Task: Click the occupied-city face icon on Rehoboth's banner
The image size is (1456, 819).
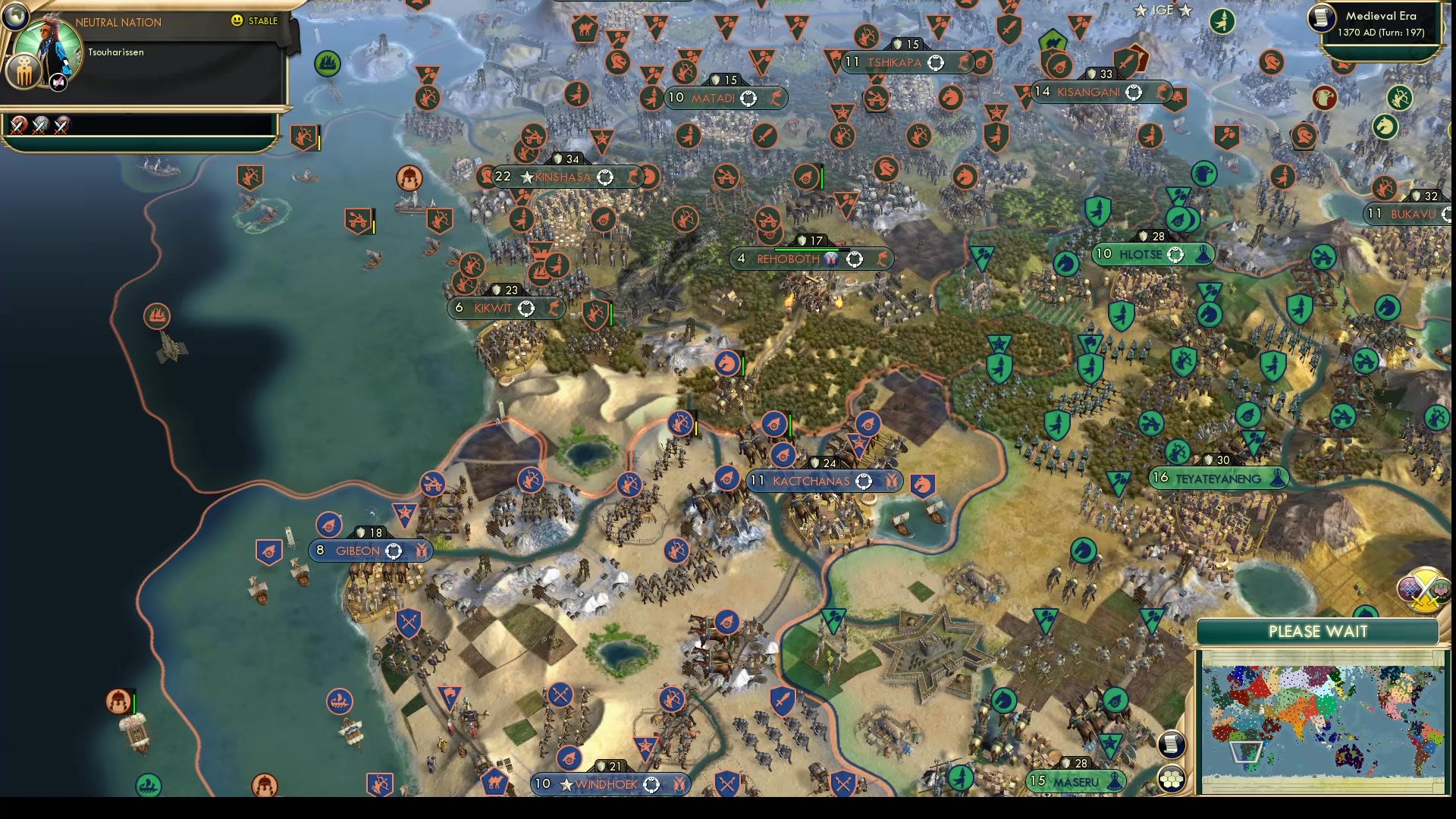Action: point(831,259)
